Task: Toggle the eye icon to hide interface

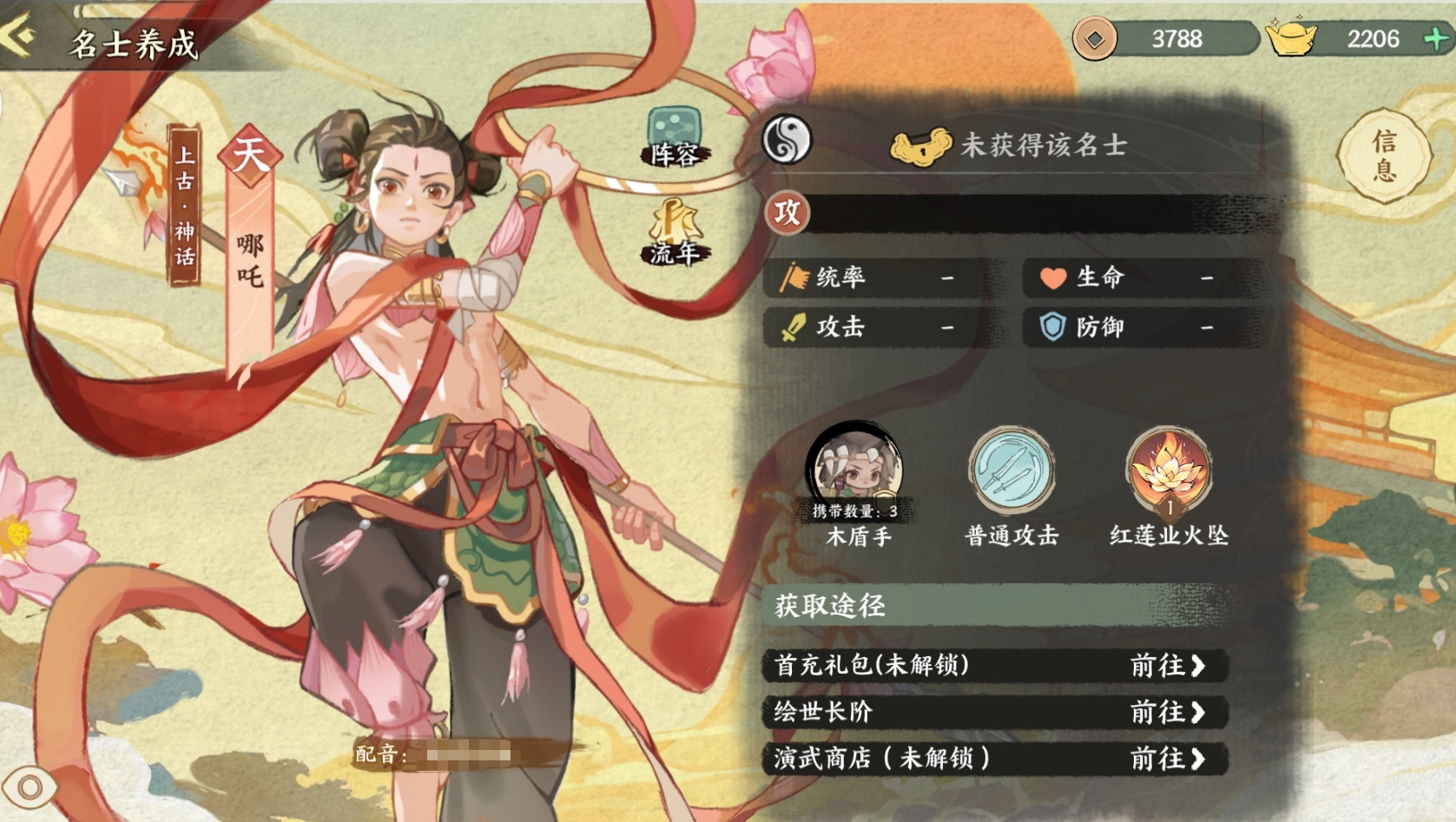Action: pos(30,787)
